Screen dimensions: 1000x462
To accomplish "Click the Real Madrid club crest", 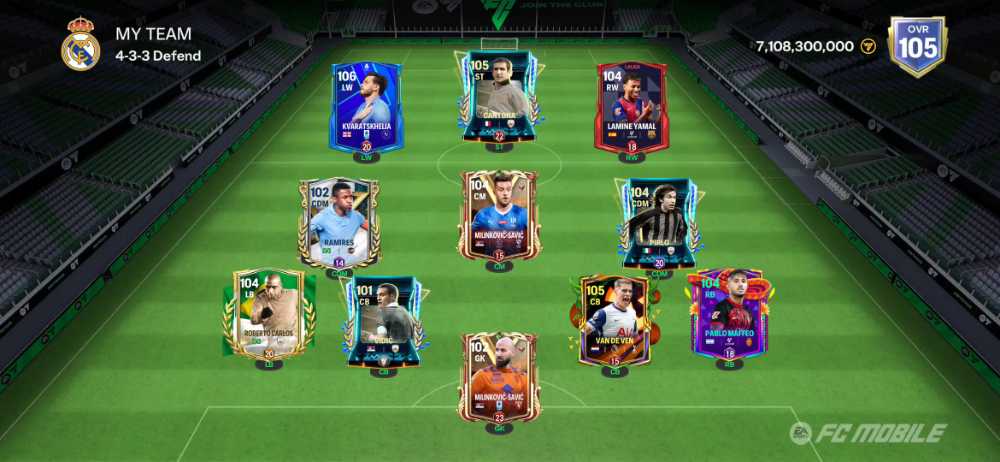I will coord(80,45).
